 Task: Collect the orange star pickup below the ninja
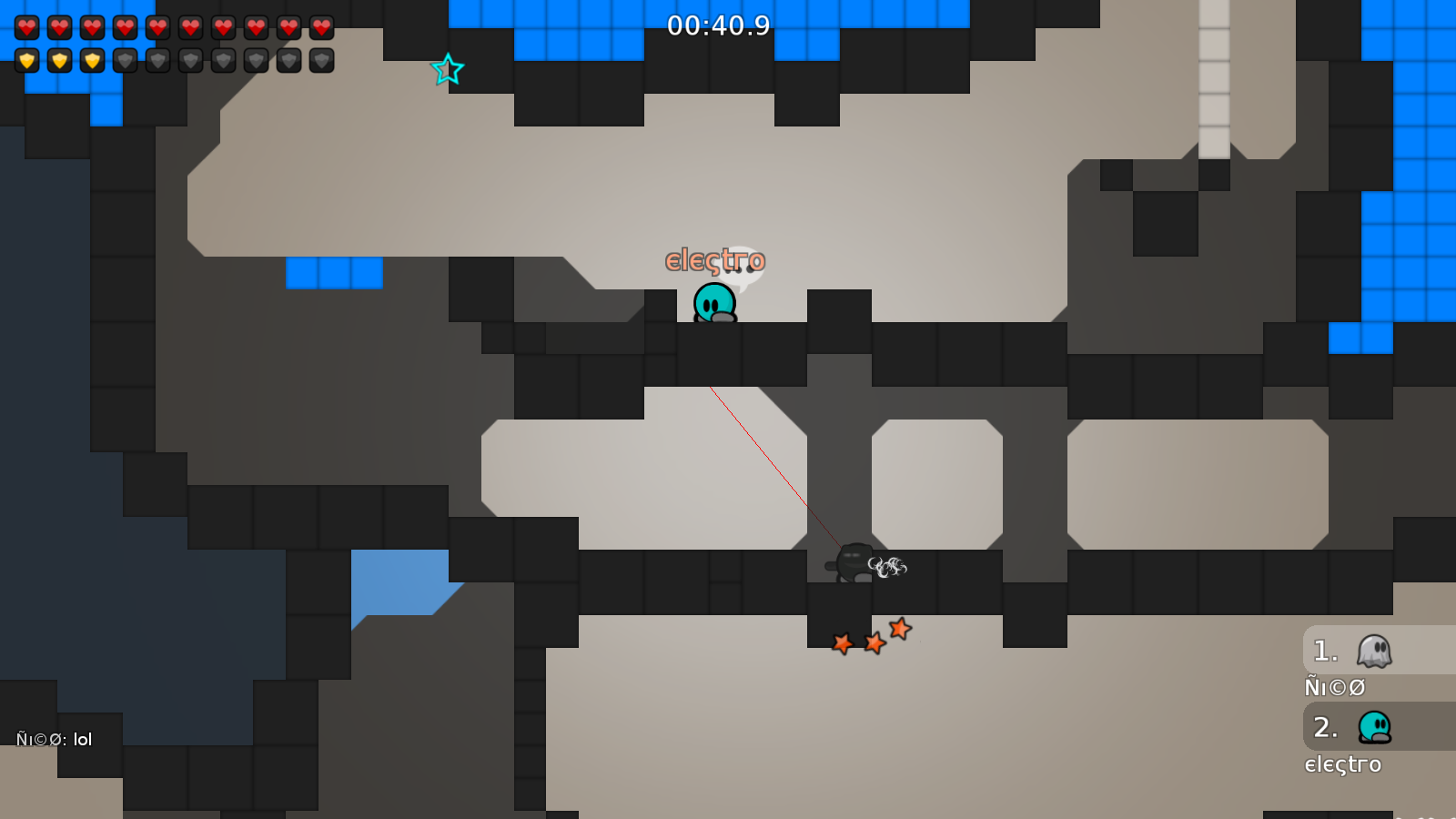842,644
